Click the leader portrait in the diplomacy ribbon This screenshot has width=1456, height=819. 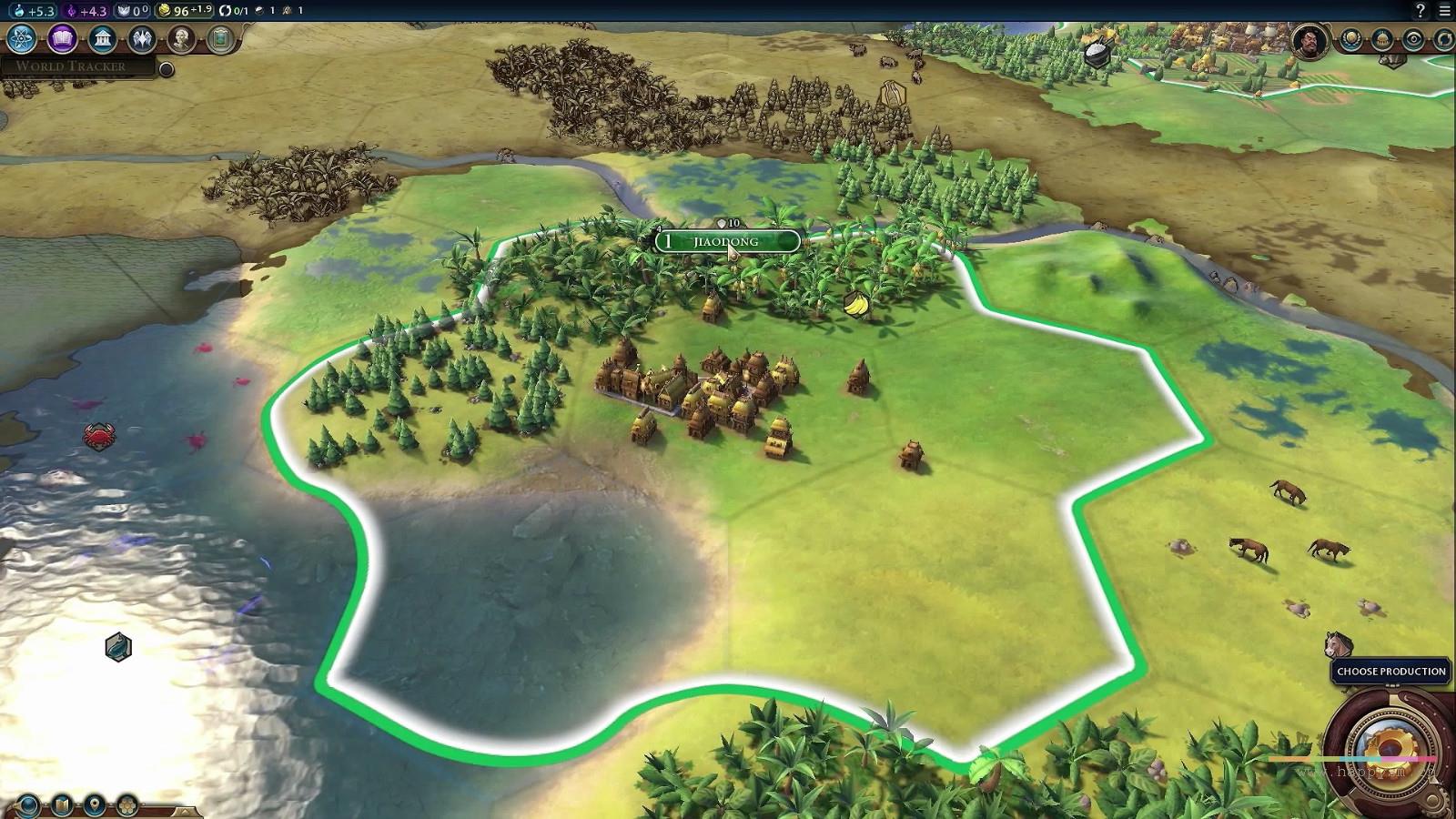point(1309,42)
